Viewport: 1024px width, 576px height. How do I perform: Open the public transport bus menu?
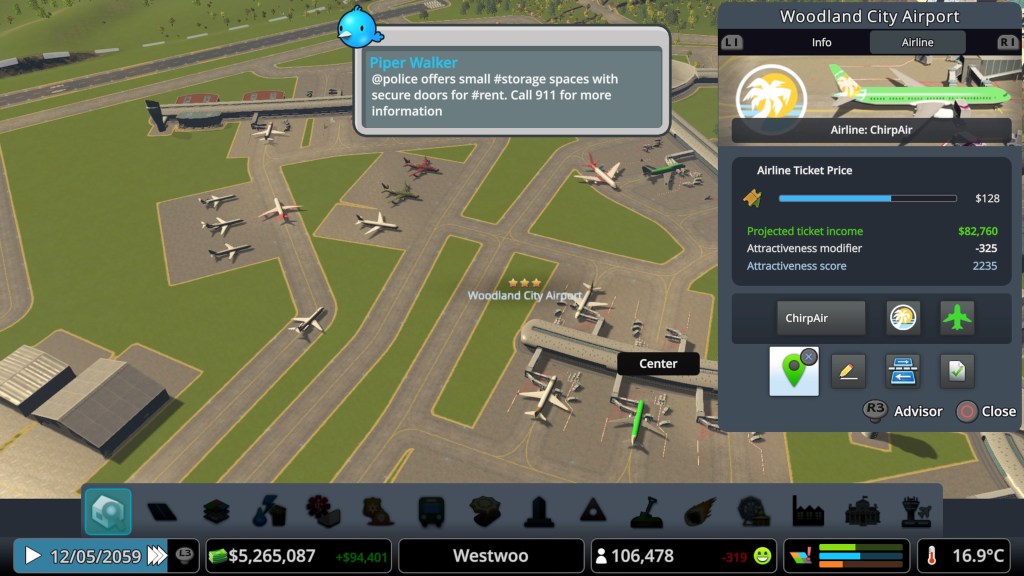[432, 511]
